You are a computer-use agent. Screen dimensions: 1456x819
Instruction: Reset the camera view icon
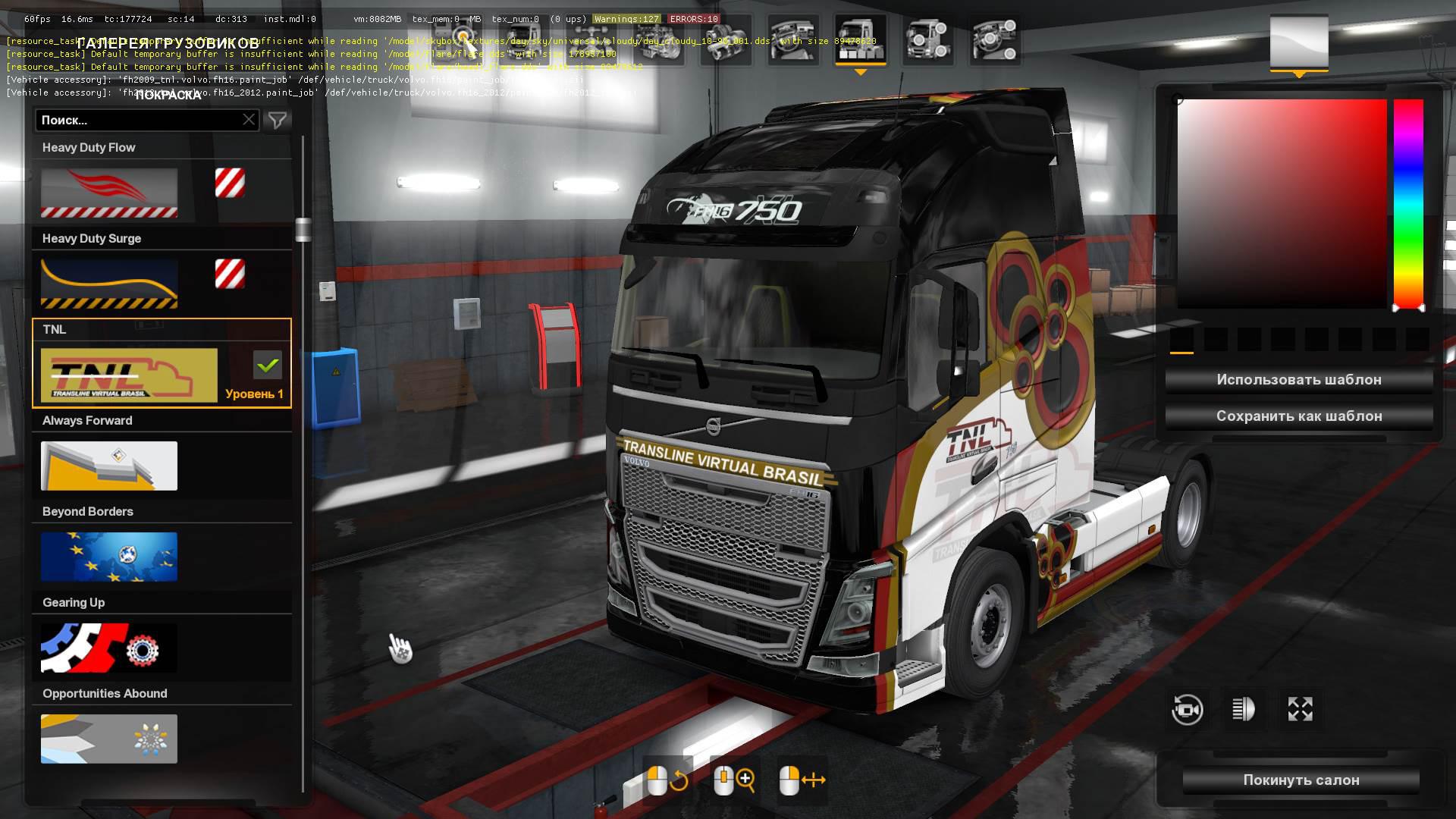(x=1187, y=710)
